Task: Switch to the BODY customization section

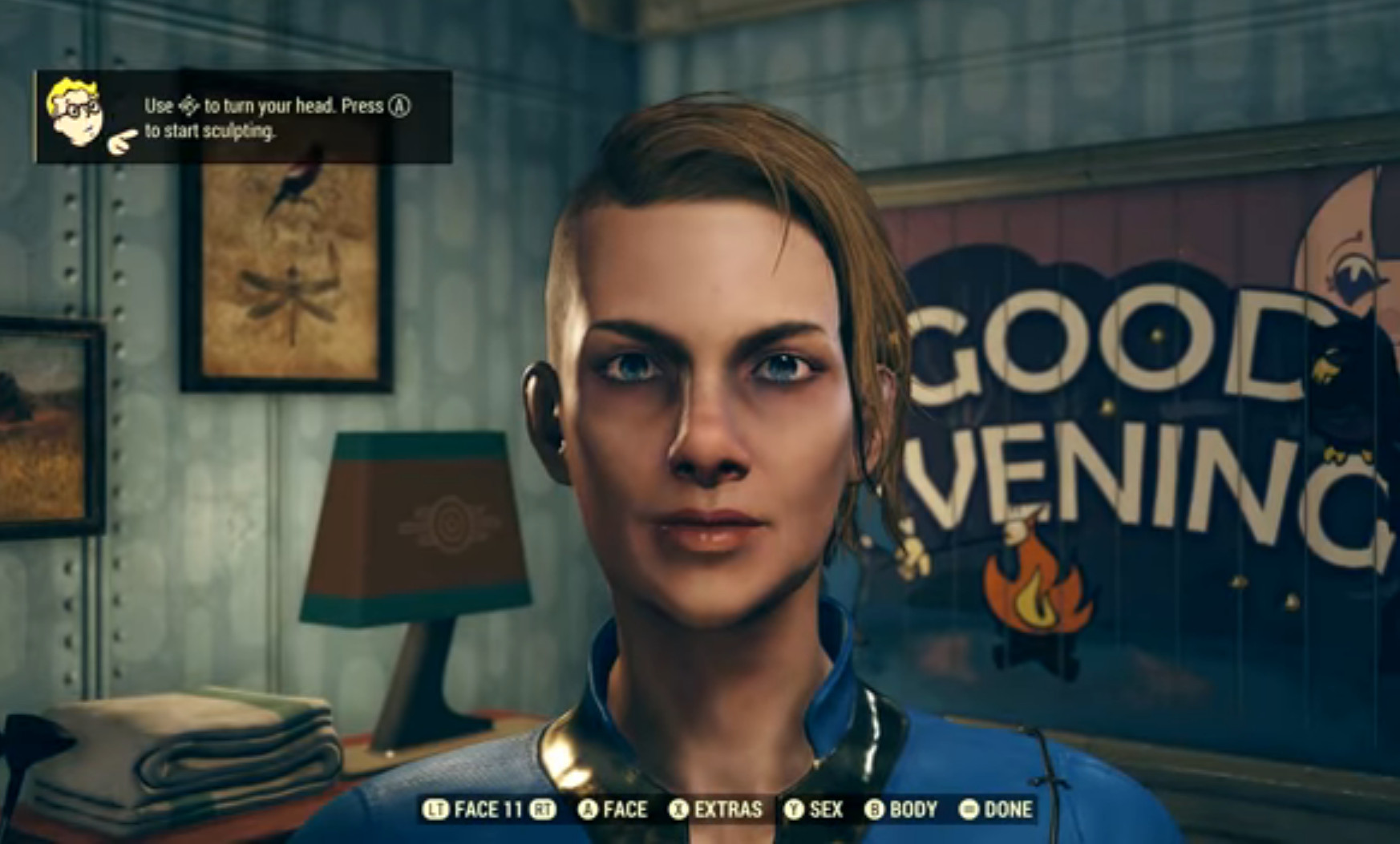Action: pos(913,810)
